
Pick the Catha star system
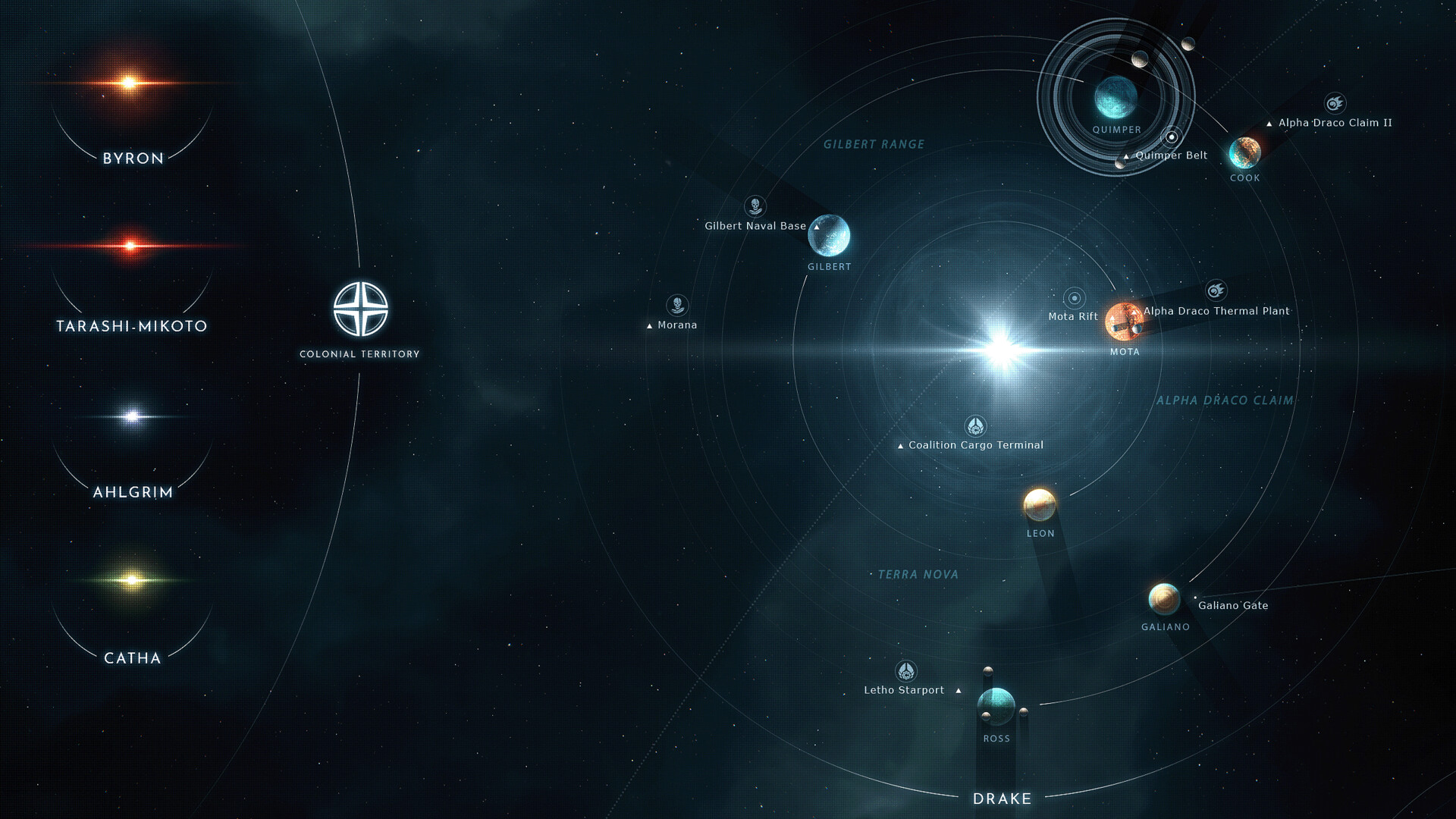point(132,580)
